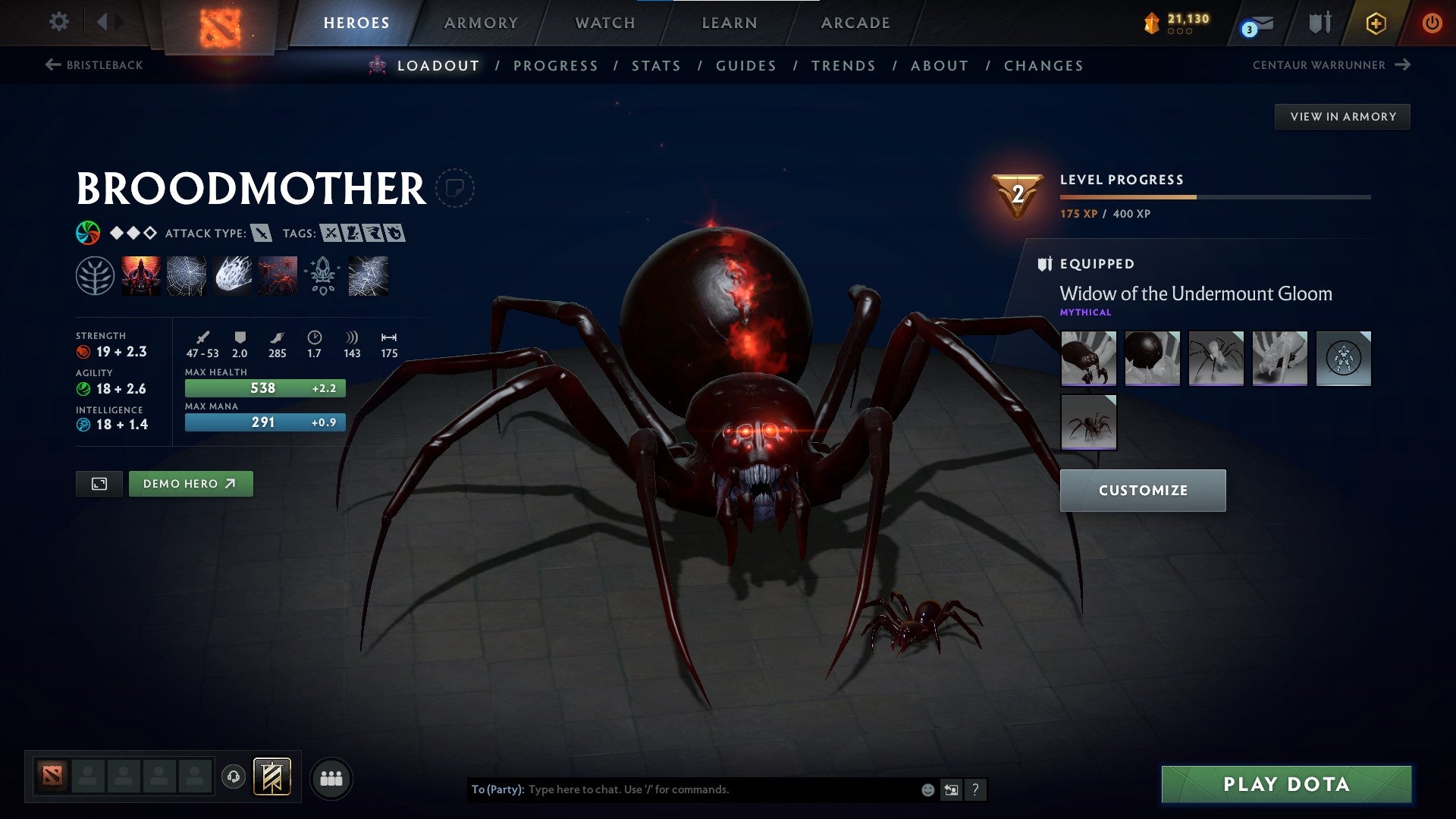Viewport: 1456px width, 819px height.
Task: Navigate back to Bristleback hero page
Action: (x=95, y=65)
